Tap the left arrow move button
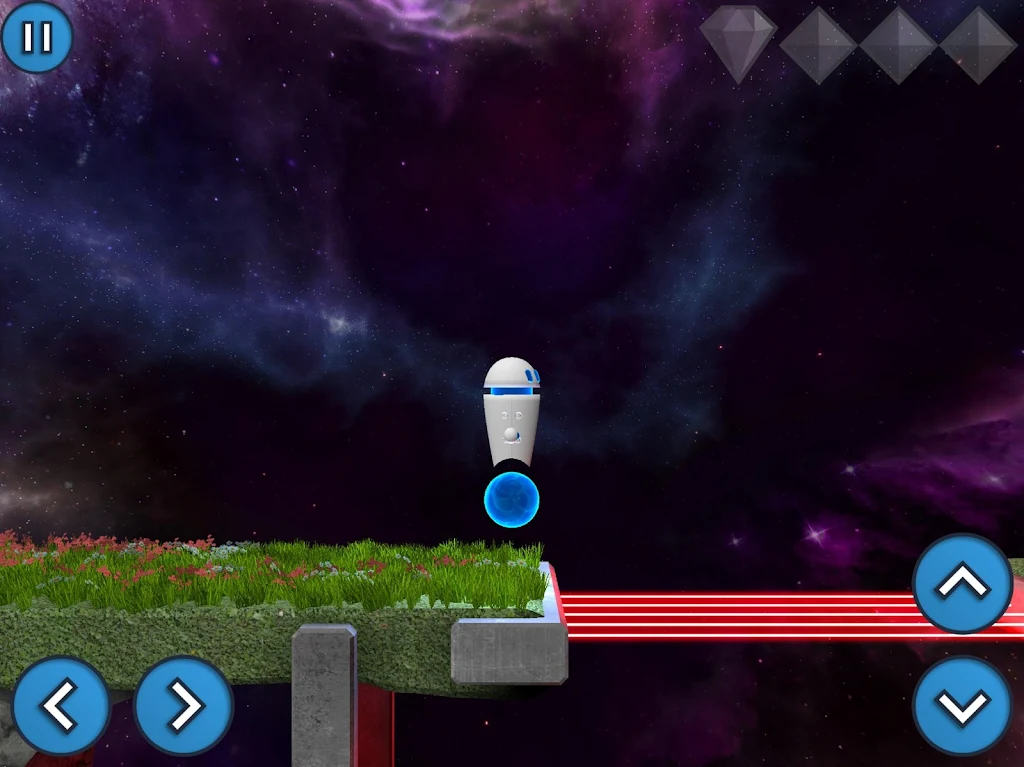This screenshot has height=767, width=1024. coord(61,706)
